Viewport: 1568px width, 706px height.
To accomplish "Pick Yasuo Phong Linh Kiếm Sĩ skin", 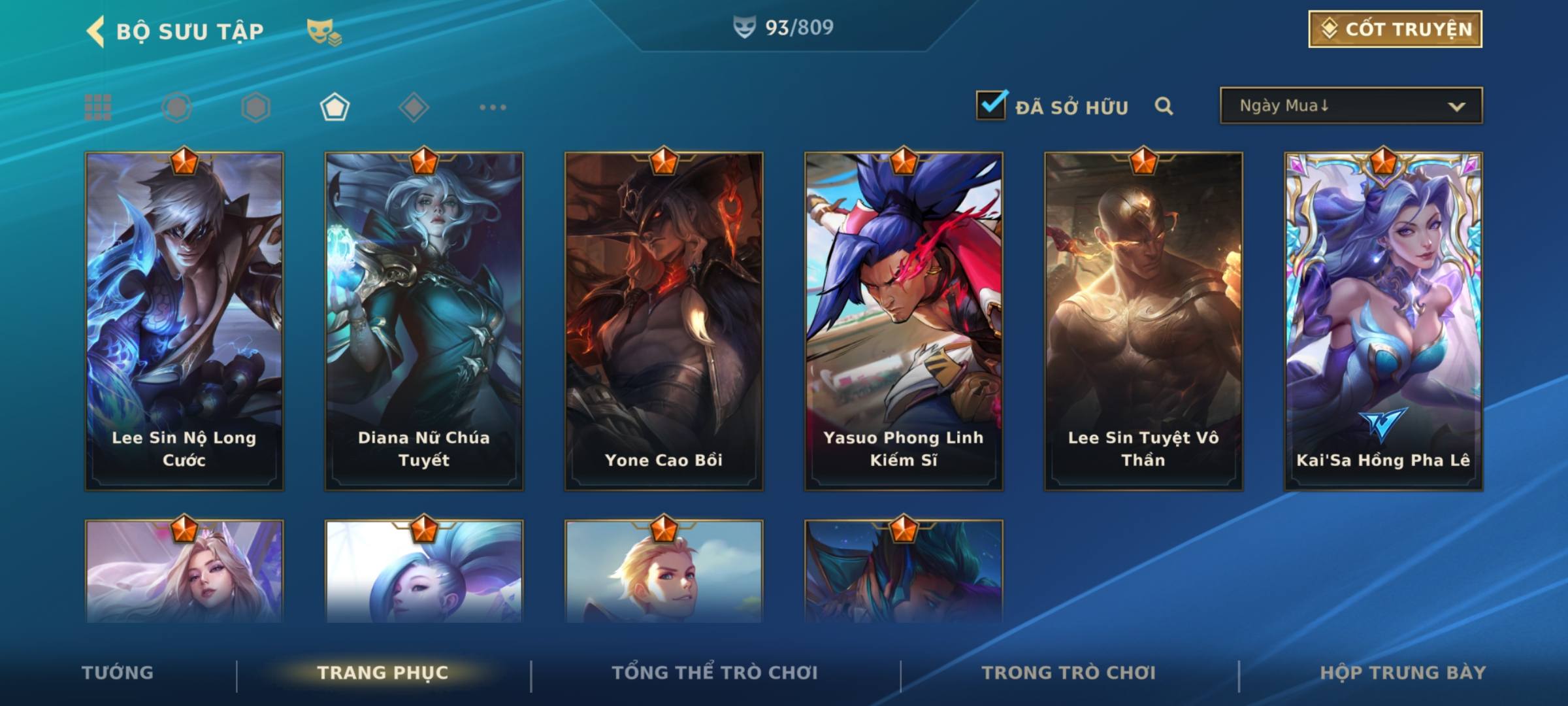I will (x=904, y=320).
